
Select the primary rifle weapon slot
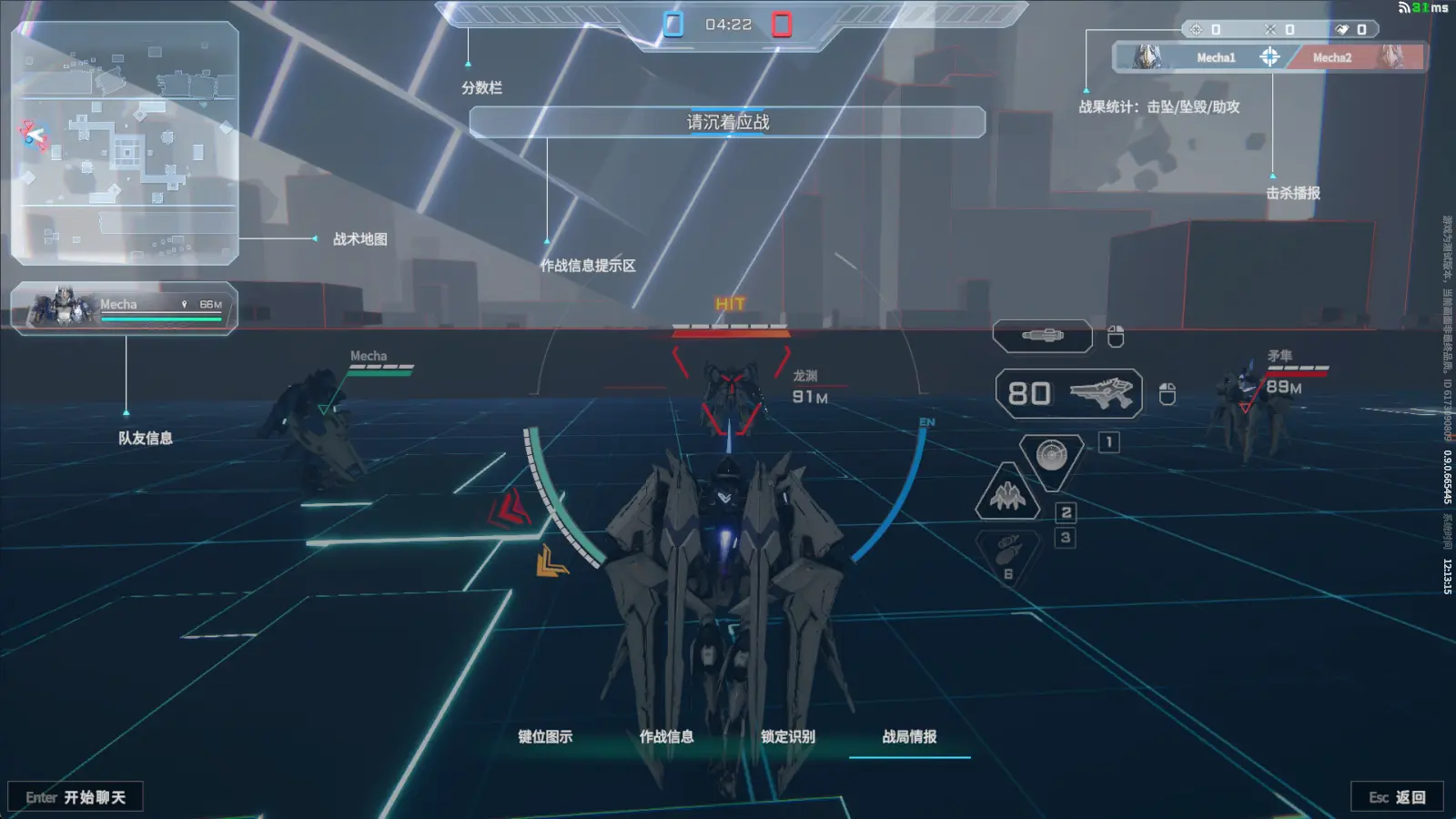(x=1069, y=393)
